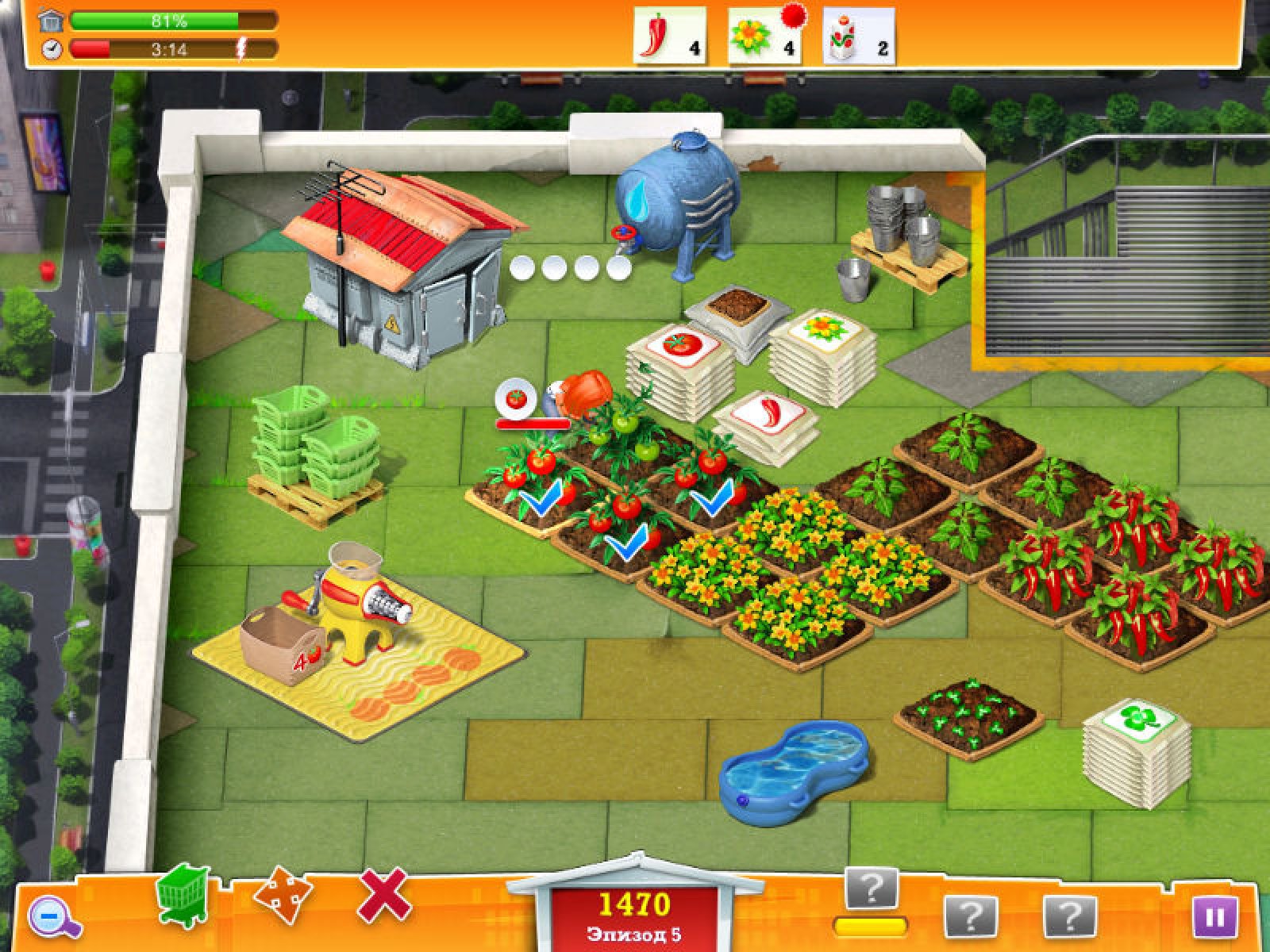Select the red X remove tool

[x=384, y=896]
